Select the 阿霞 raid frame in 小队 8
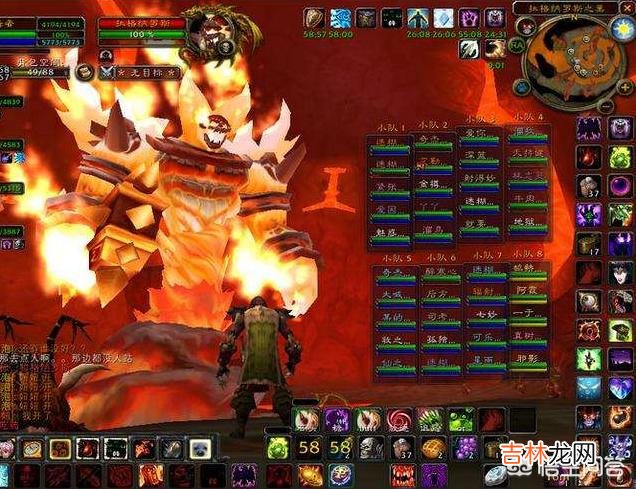This screenshot has height=489, width=636. click(527, 290)
